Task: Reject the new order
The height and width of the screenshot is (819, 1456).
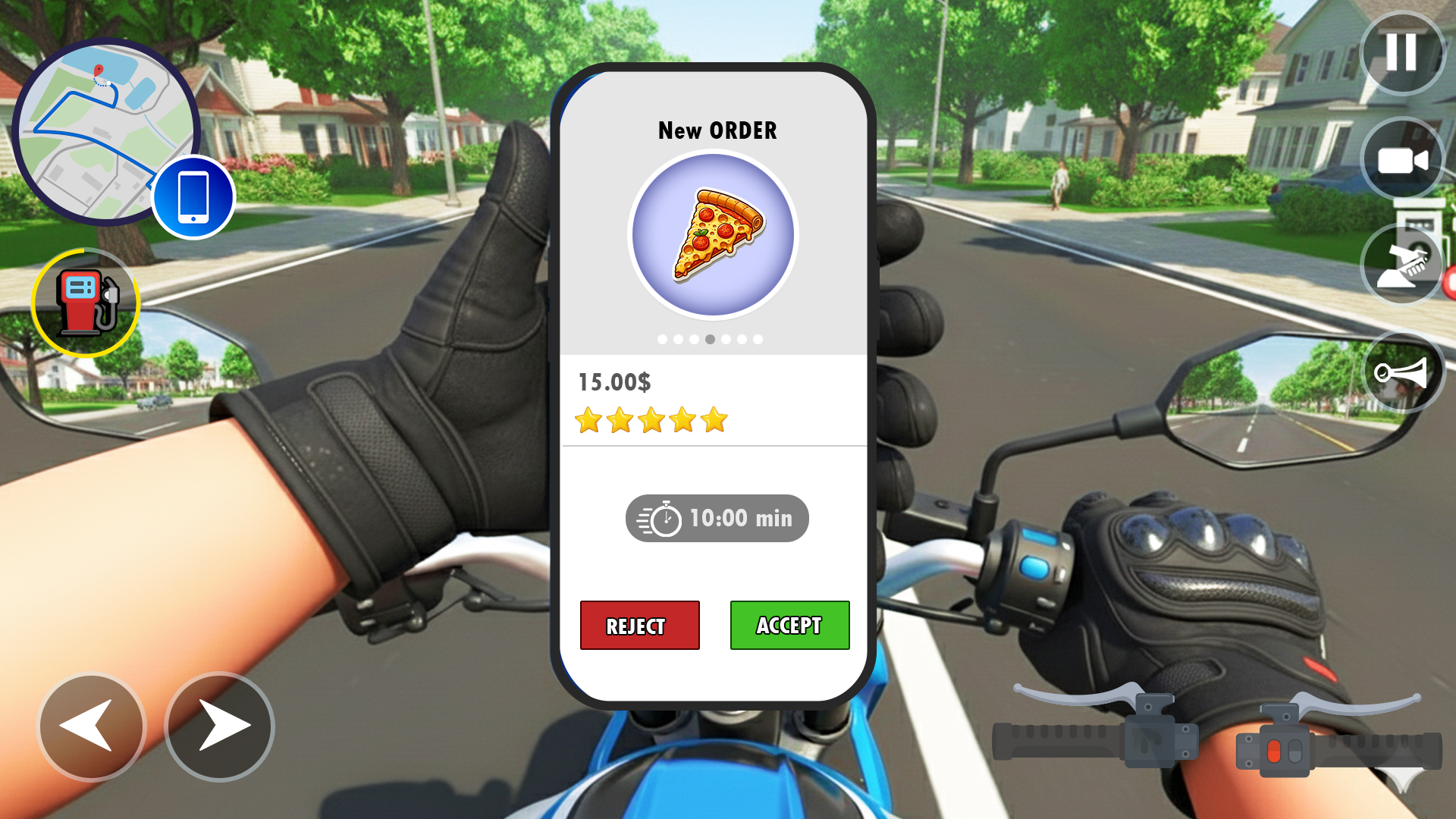Action: [x=639, y=625]
